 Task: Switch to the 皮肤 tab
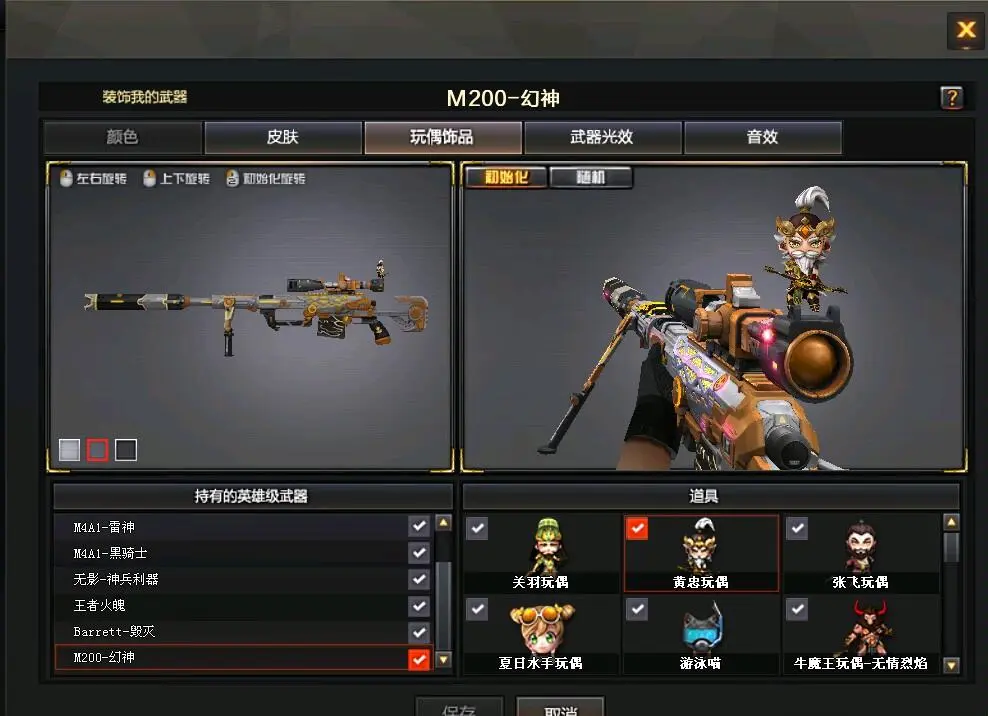coord(283,138)
